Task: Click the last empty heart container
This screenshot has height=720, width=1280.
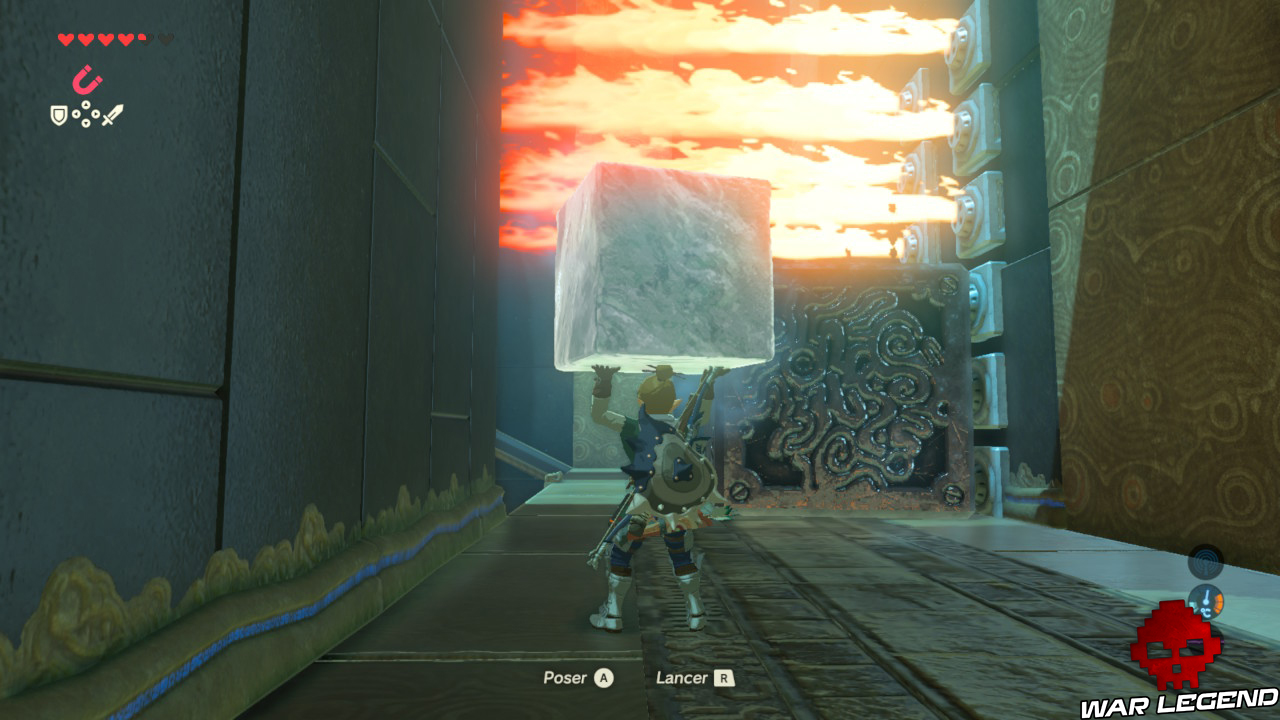Action: (165, 38)
